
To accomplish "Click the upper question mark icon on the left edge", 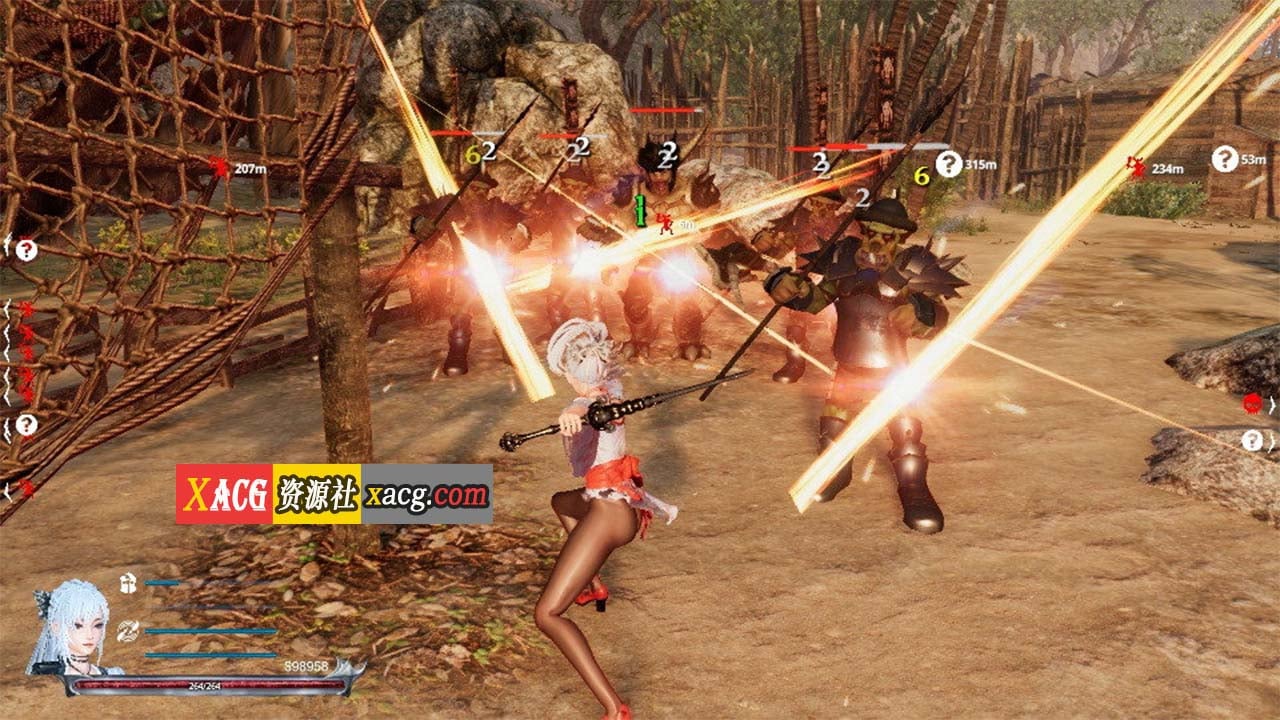I will tap(26, 247).
